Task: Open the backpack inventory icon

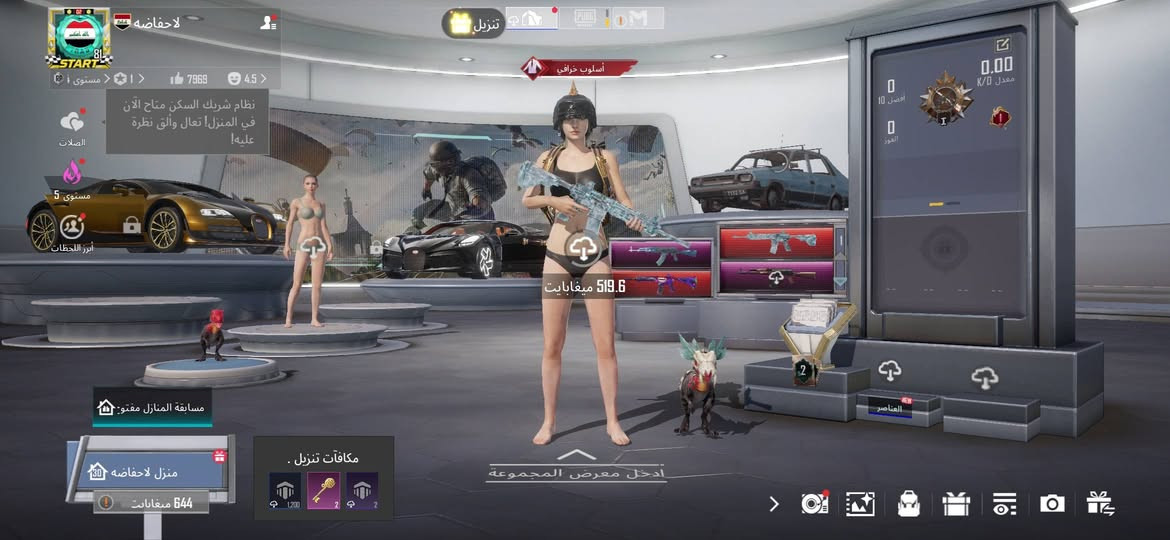Action: tap(908, 504)
